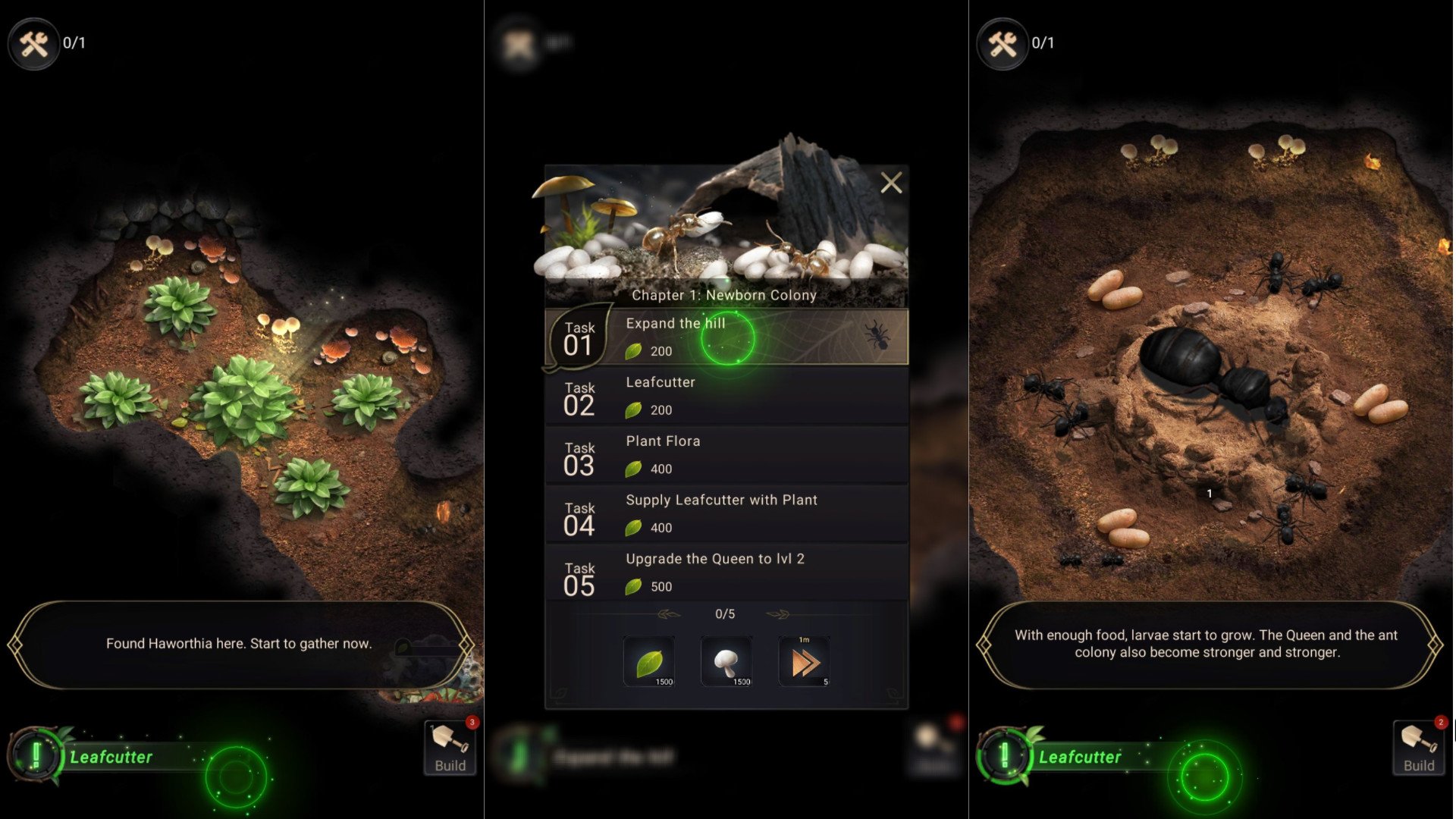Tap the 1m speed-up arrows reward icon
This screenshot has height=819, width=1456.
click(804, 662)
